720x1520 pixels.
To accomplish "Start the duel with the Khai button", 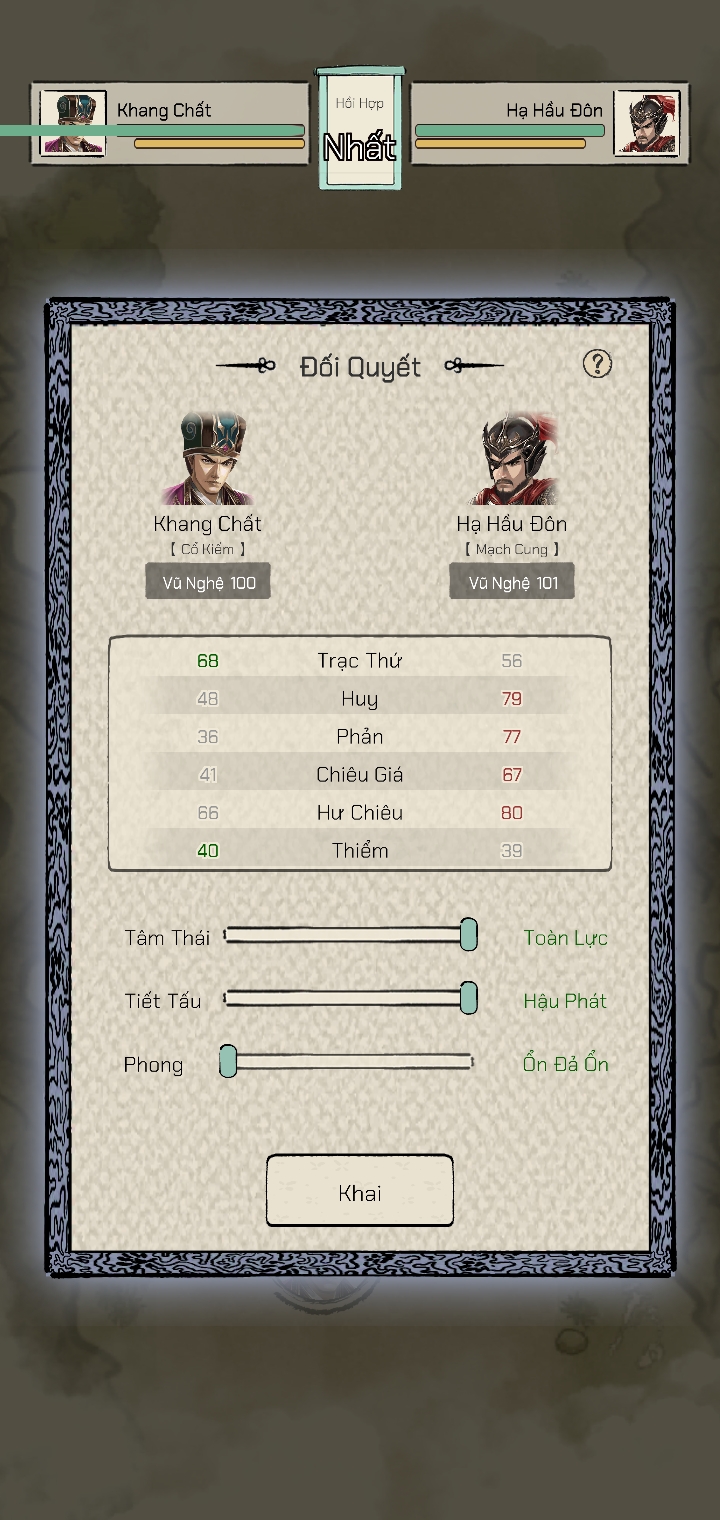I will [x=359, y=1191].
